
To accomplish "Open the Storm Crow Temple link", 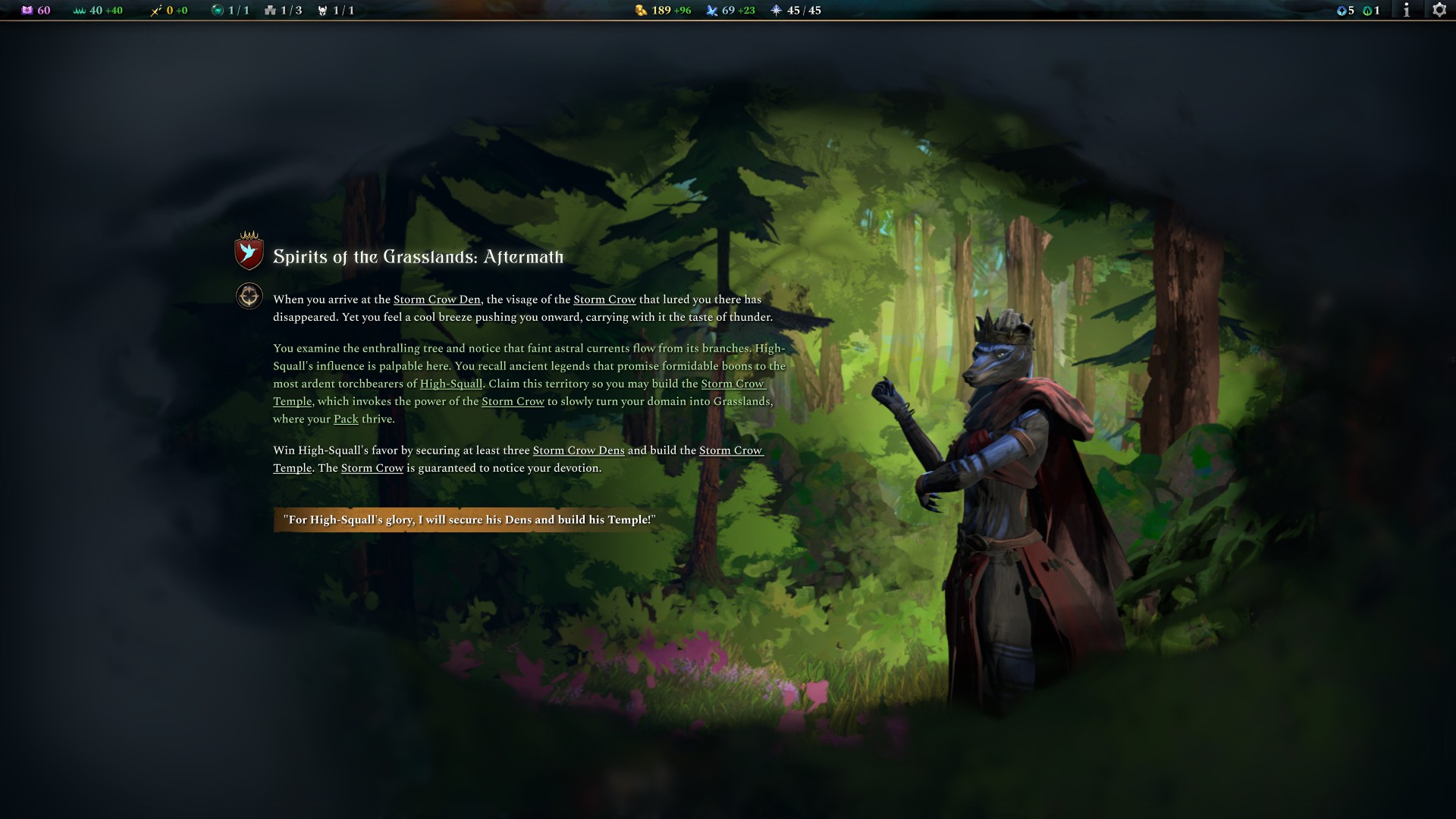I will (733, 384).
